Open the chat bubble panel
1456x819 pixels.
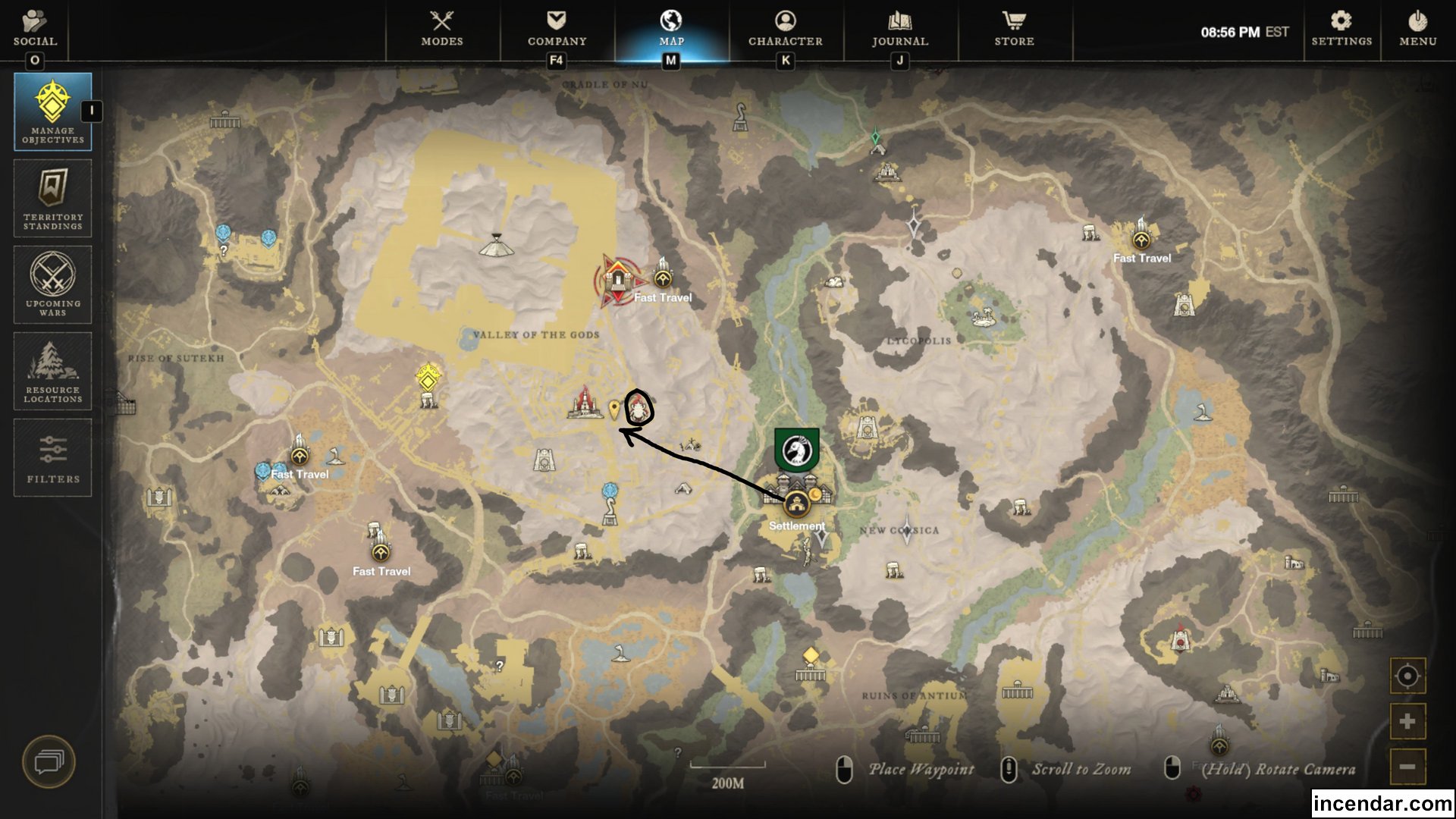point(51,762)
